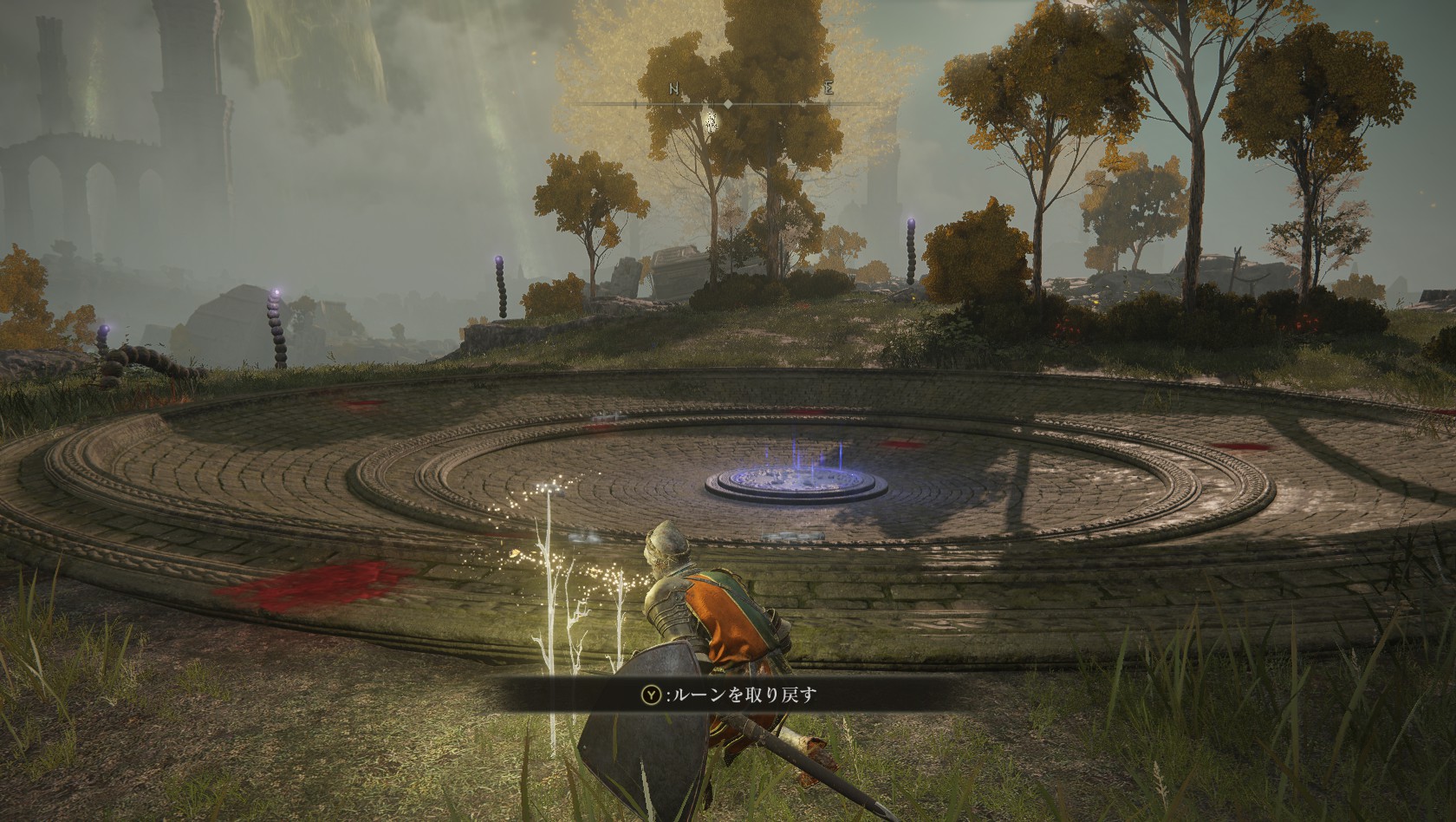Select the glowing marker icon under the compass
1456x822 pixels.
pos(712,121)
